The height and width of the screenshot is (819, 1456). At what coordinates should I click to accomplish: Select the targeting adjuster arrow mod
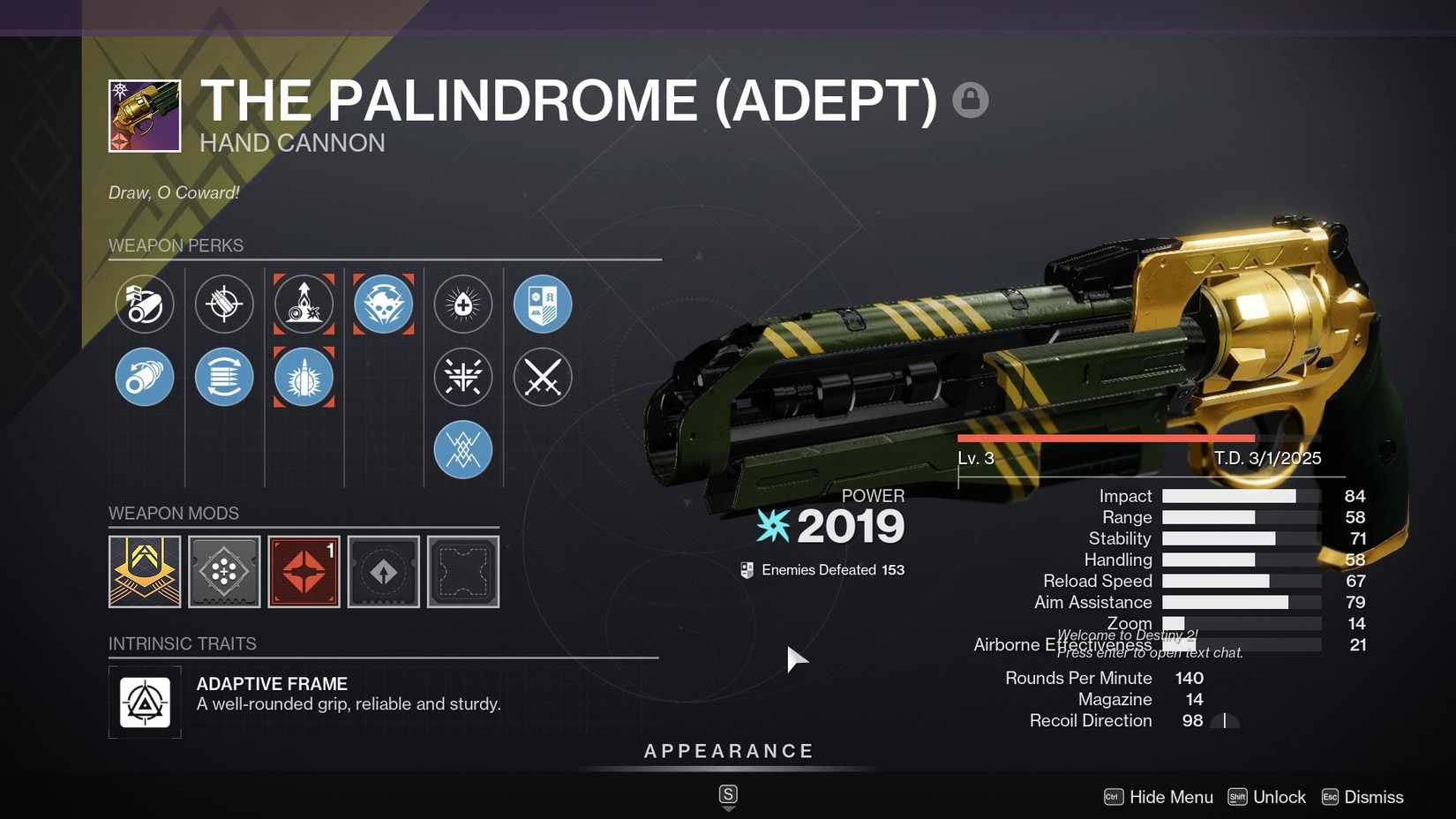[383, 572]
